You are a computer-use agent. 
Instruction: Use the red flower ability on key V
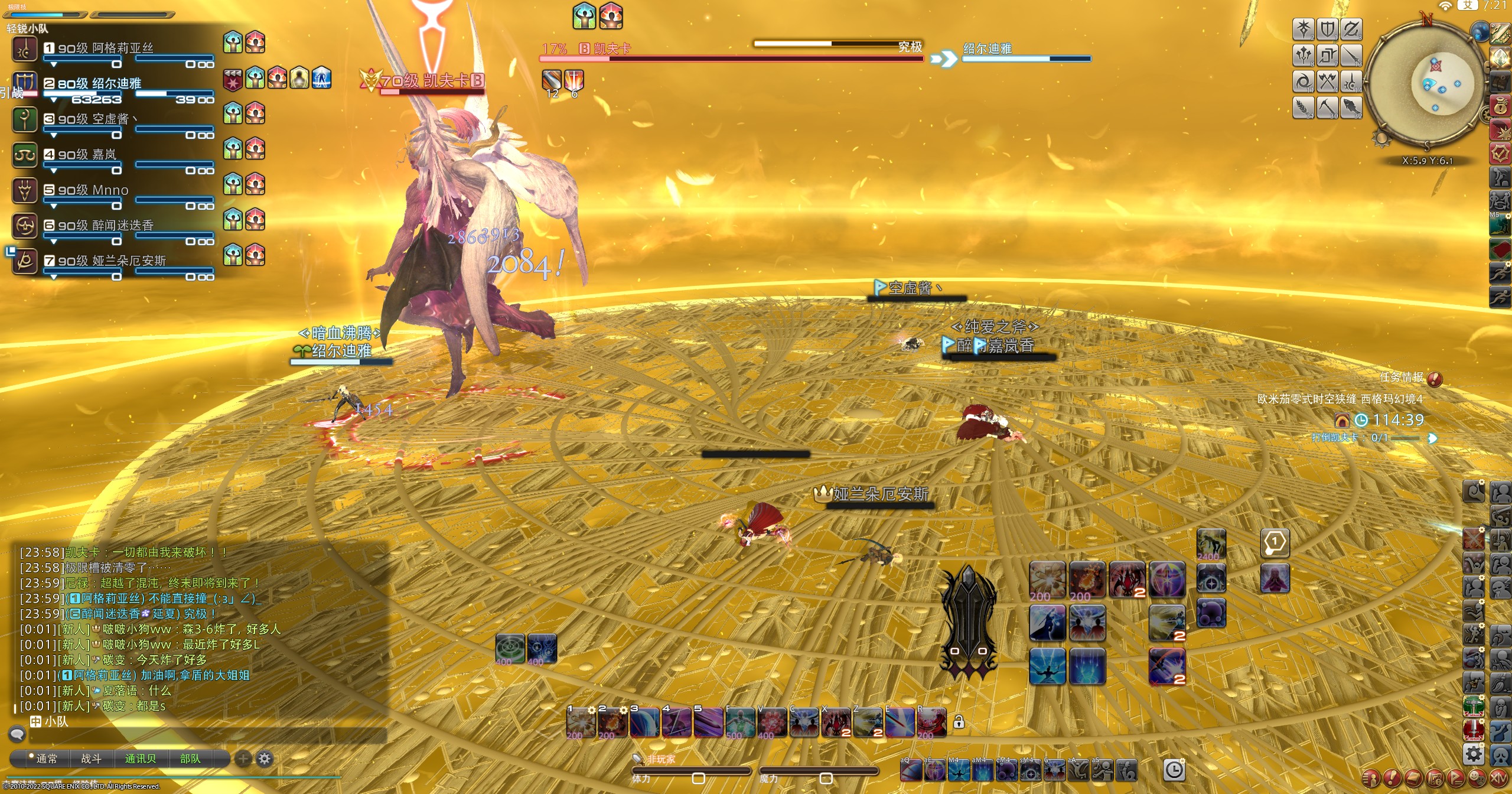[771, 723]
